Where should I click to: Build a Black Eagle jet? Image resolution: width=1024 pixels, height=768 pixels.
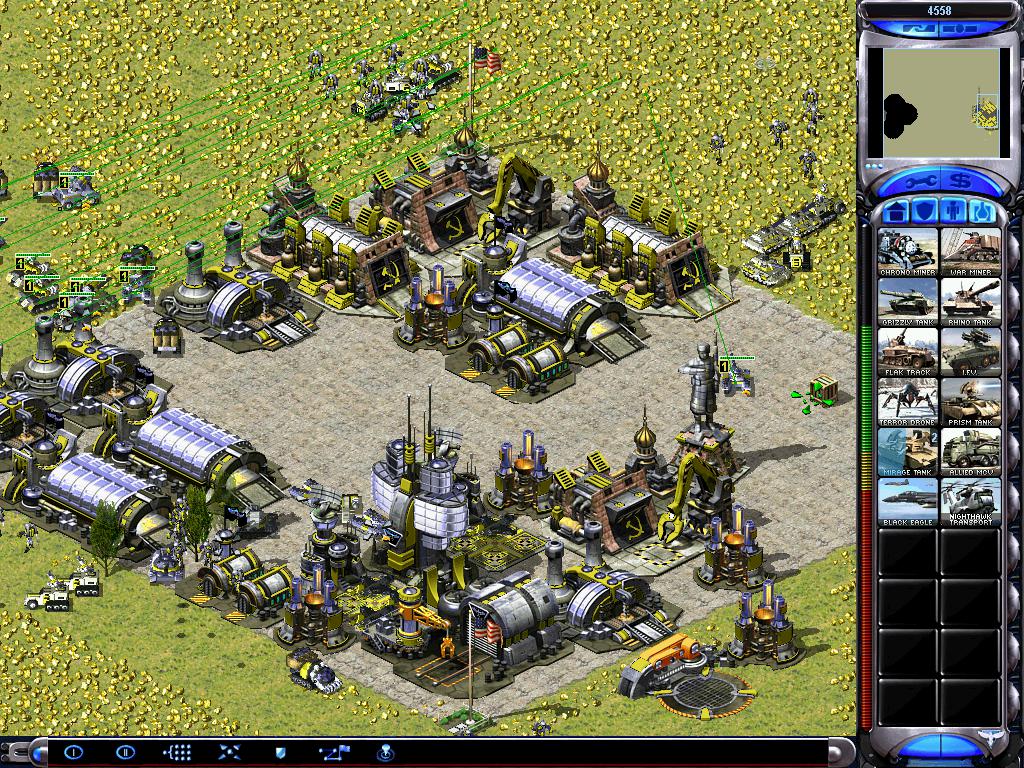908,501
